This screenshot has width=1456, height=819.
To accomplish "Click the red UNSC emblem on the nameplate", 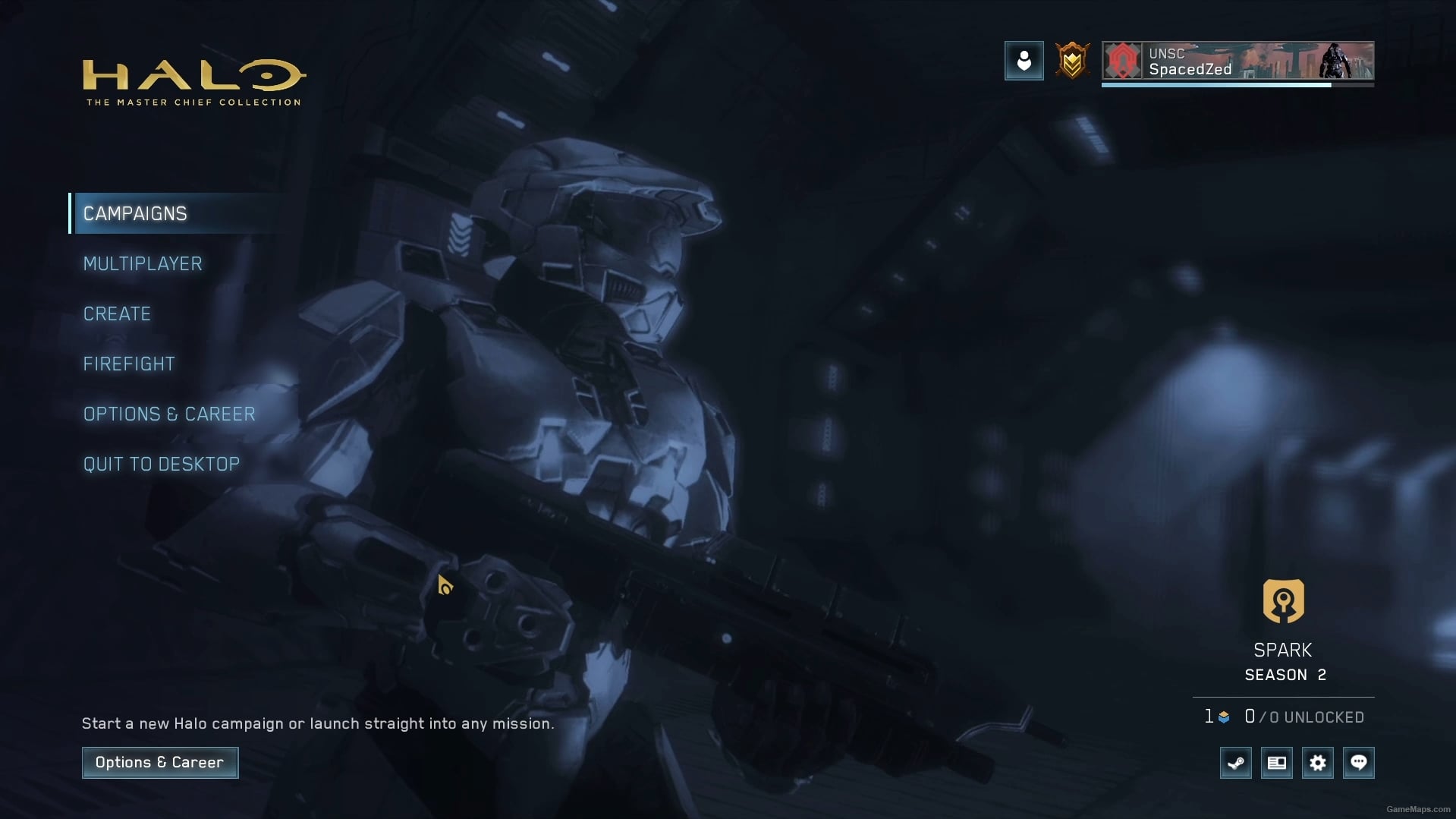I will 1124,61.
